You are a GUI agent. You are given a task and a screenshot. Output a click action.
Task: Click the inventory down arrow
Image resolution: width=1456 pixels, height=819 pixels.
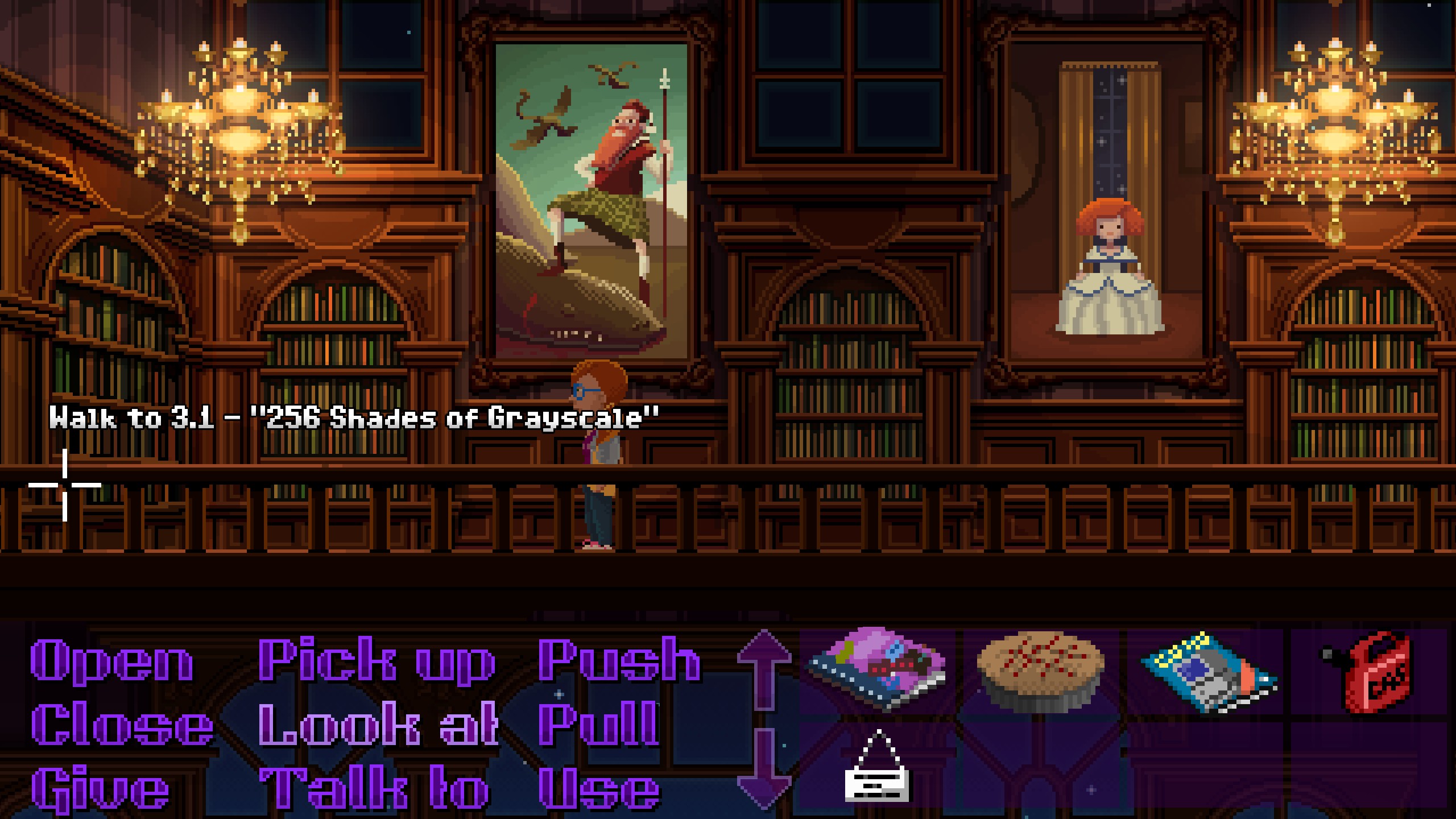764,769
